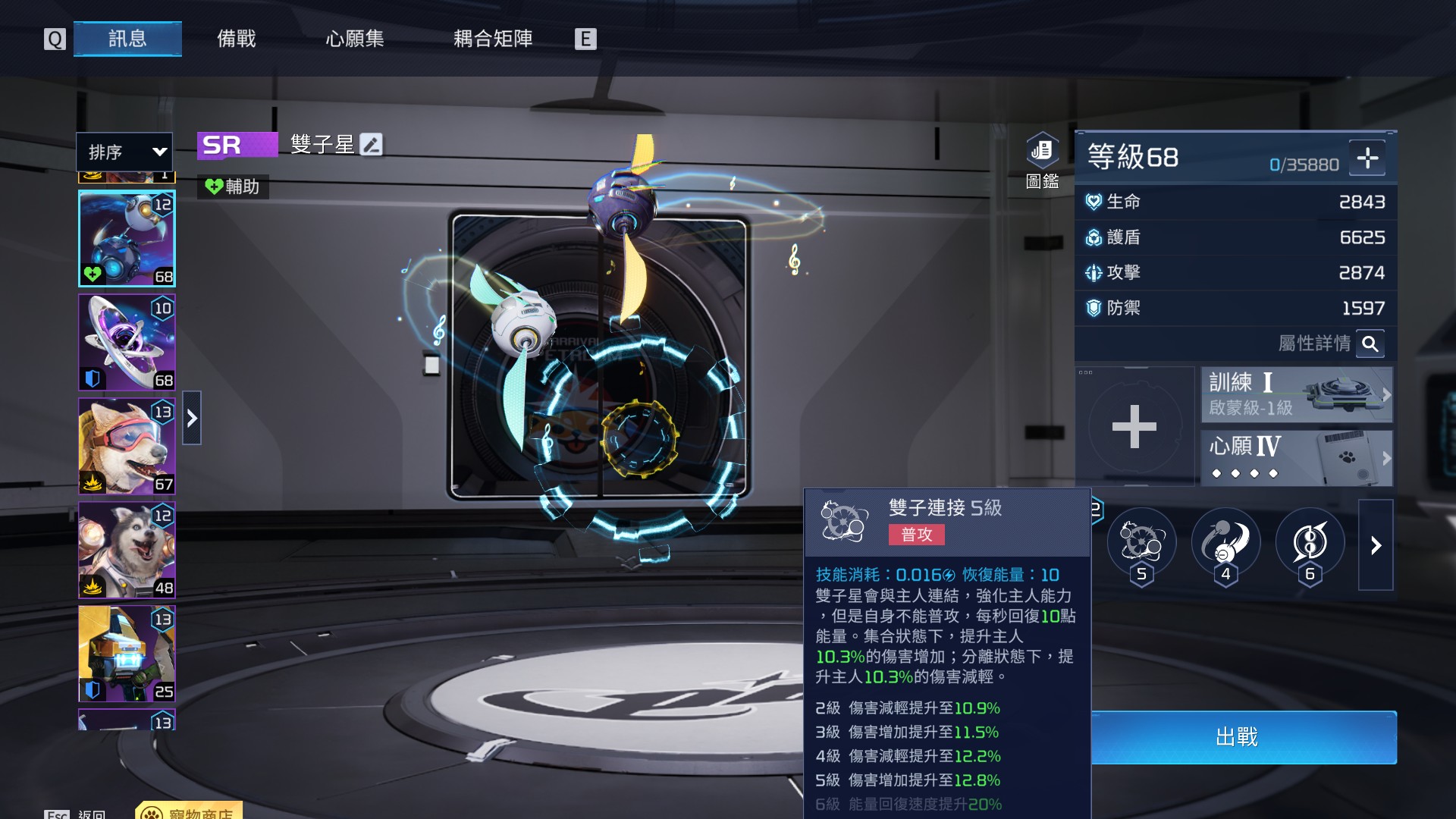Open the 心願 IV wish panel
This screenshot has height=819, width=1456.
pos(1297,458)
